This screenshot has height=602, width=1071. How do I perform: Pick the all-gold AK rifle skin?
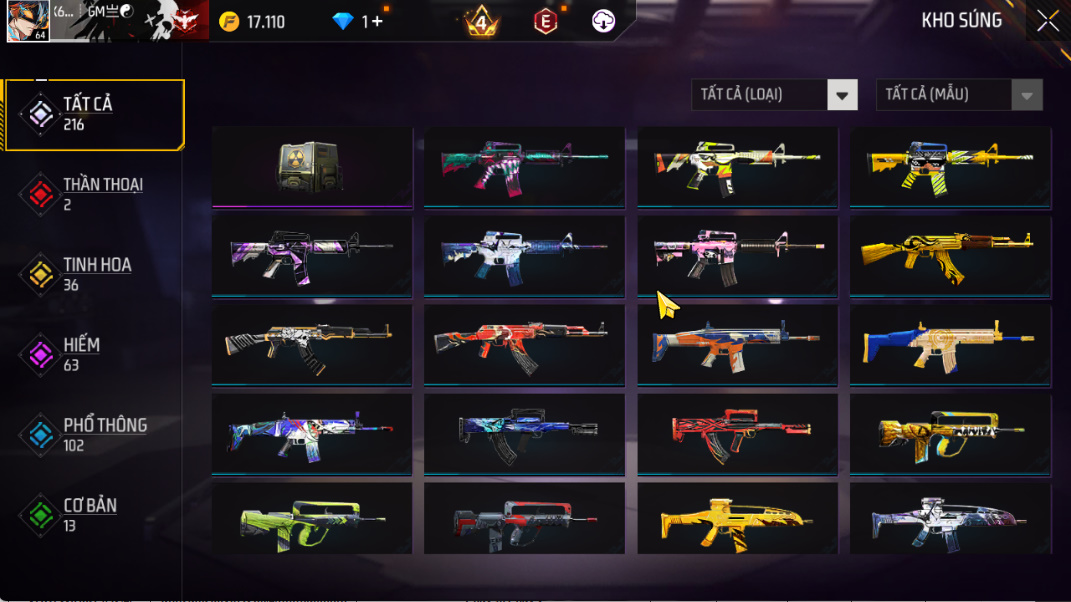[949, 255]
